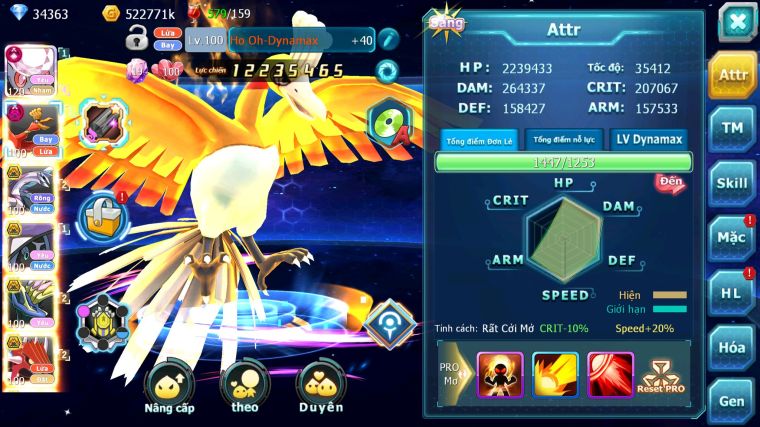This screenshot has height=427, width=760.
Task: Close the Attr panel with the X
Action: (x=736, y=22)
